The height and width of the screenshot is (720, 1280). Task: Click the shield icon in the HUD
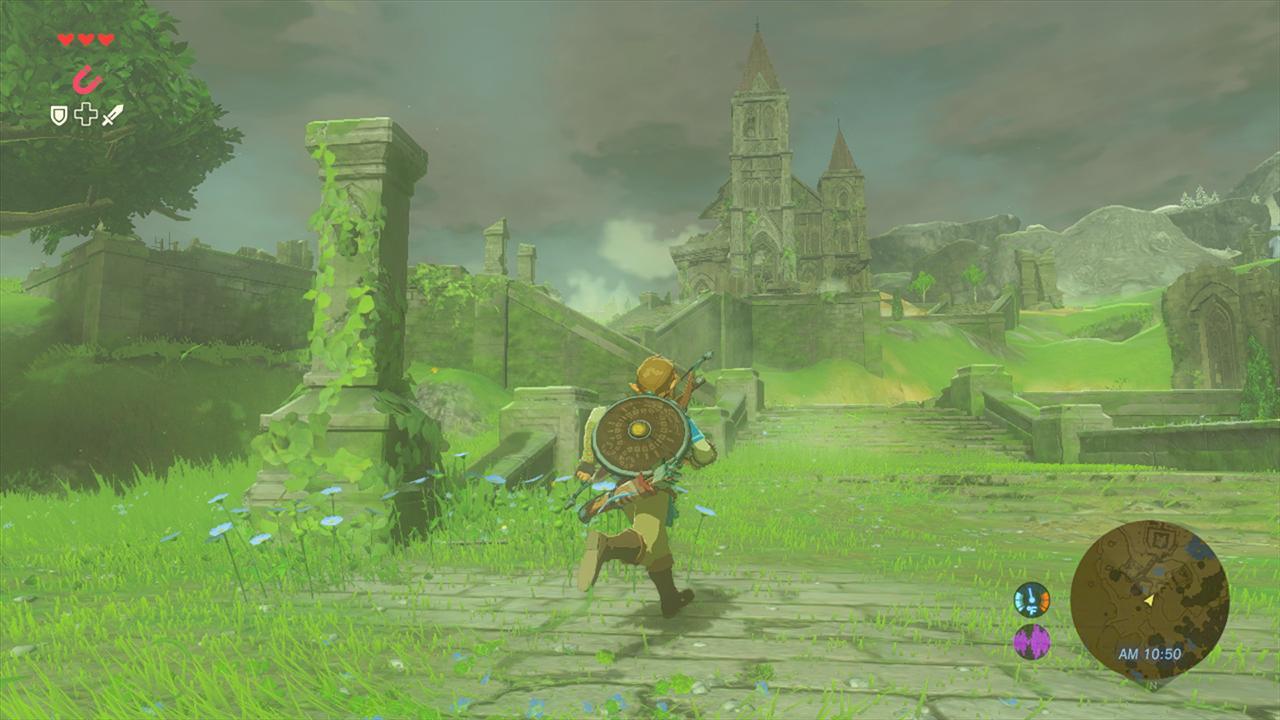coord(58,114)
